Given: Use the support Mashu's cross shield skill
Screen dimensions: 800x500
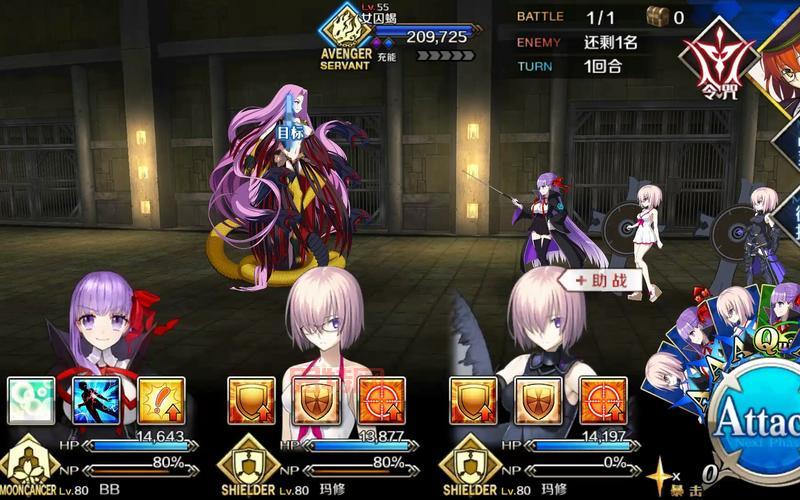Looking at the screenshot, I should (538, 401).
